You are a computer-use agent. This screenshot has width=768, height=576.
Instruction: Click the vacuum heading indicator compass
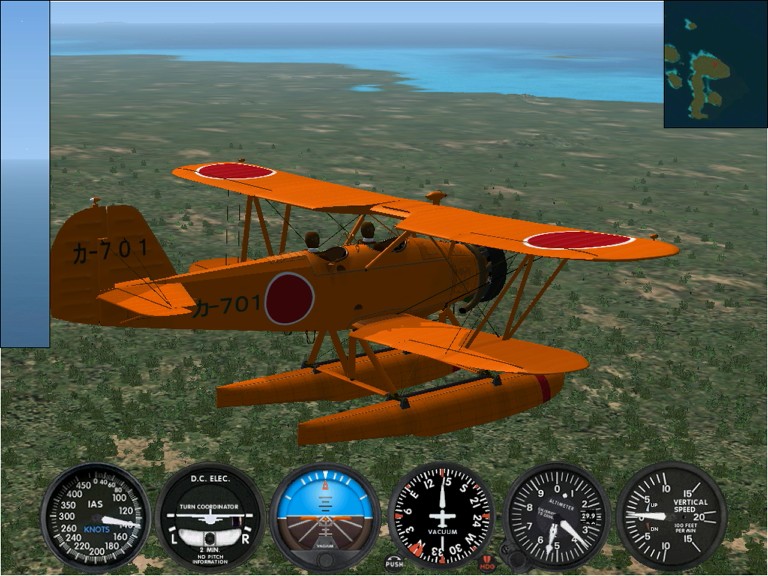(441, 516)
